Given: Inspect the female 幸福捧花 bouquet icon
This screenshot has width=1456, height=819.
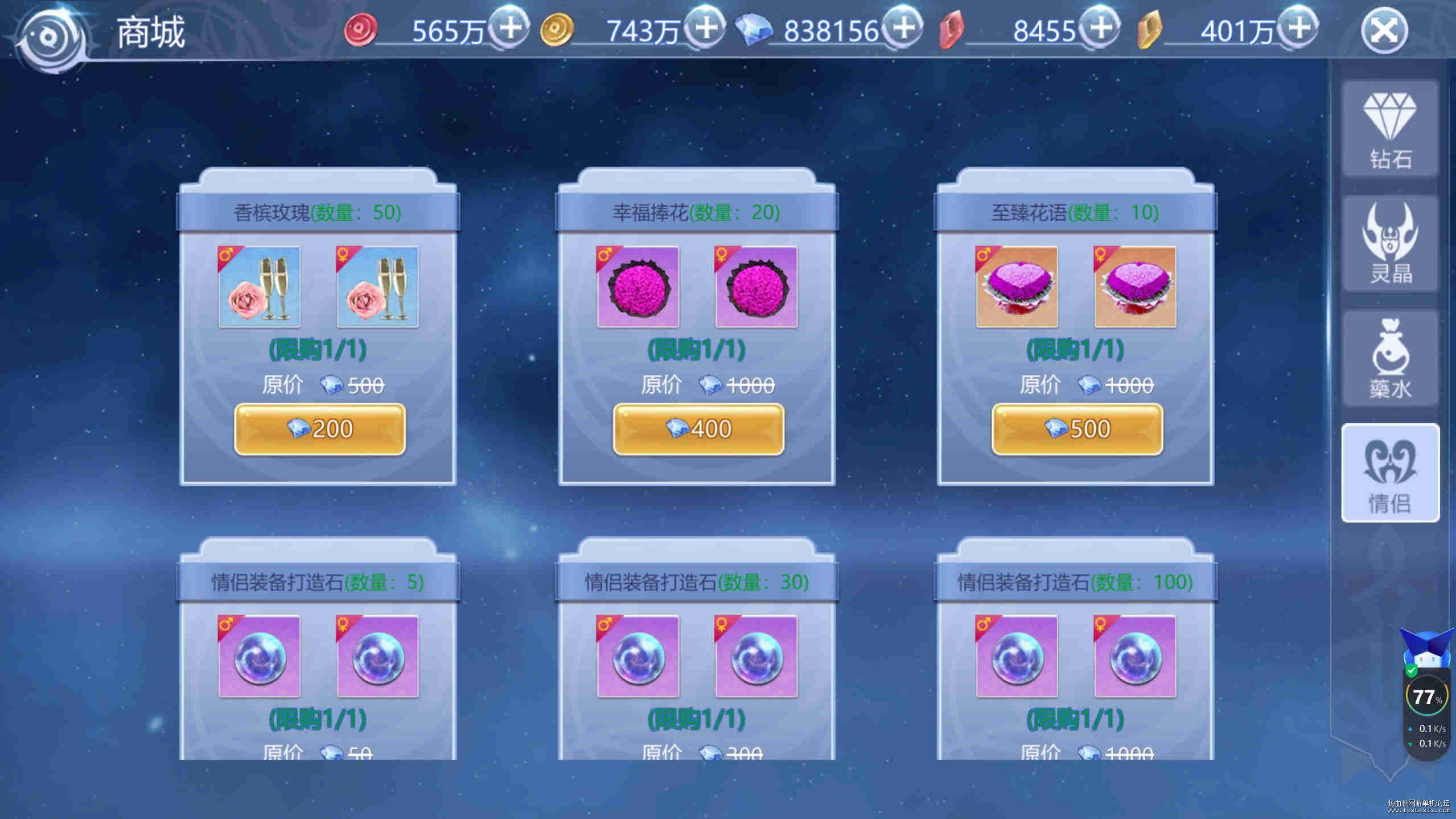Looking at the screenshot, I should point(756,286).
